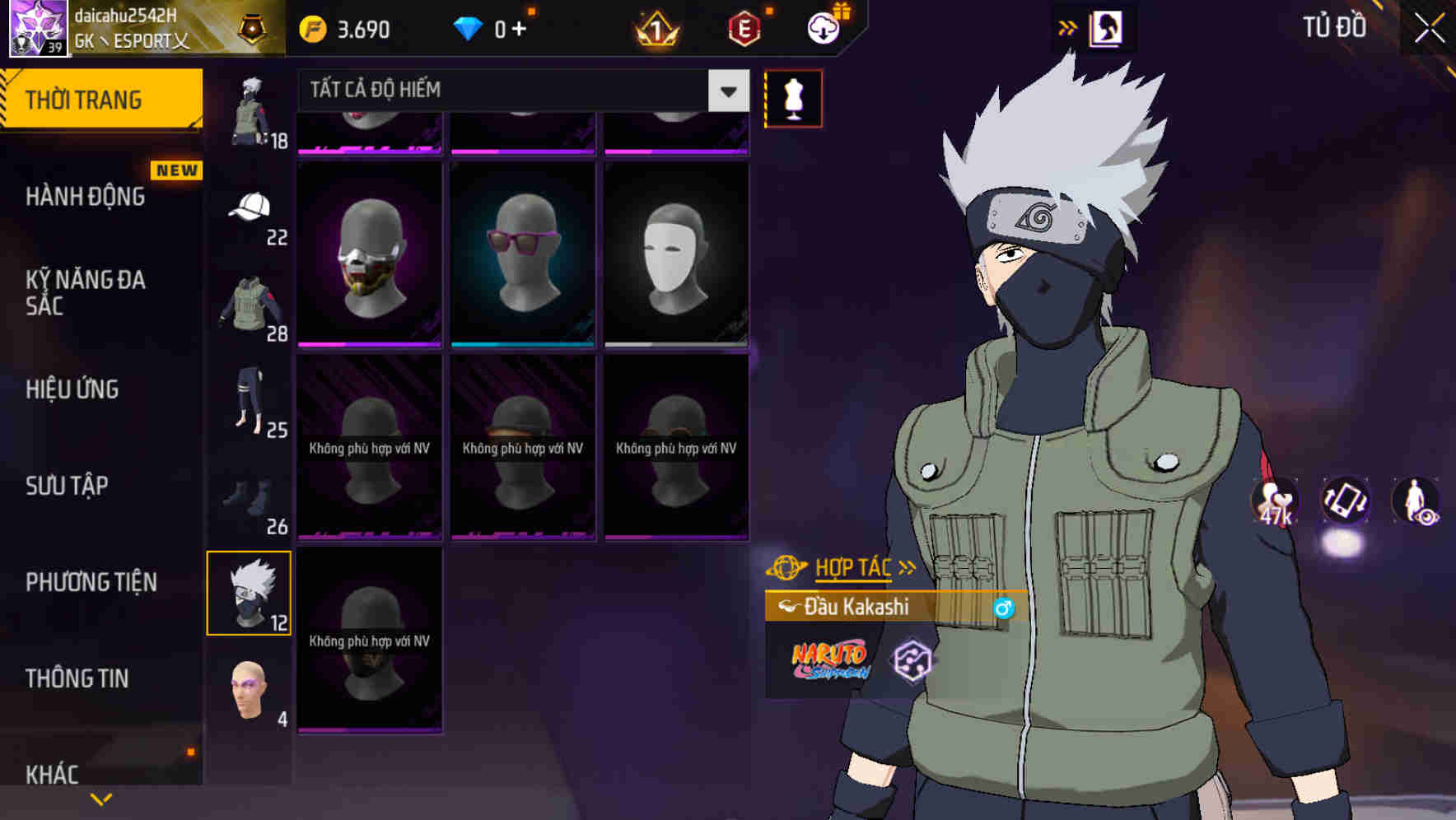Click the double-arrow chevrons near the profile card

coord(1068,27)
